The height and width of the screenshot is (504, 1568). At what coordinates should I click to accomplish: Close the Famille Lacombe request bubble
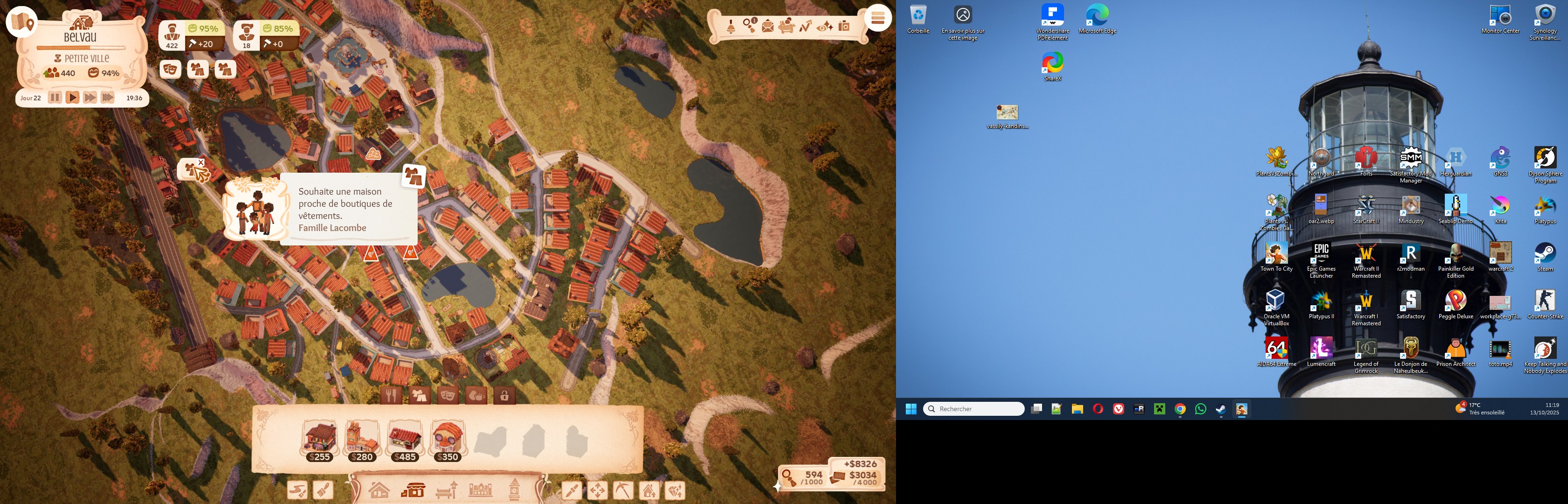(x=201, y=162)
